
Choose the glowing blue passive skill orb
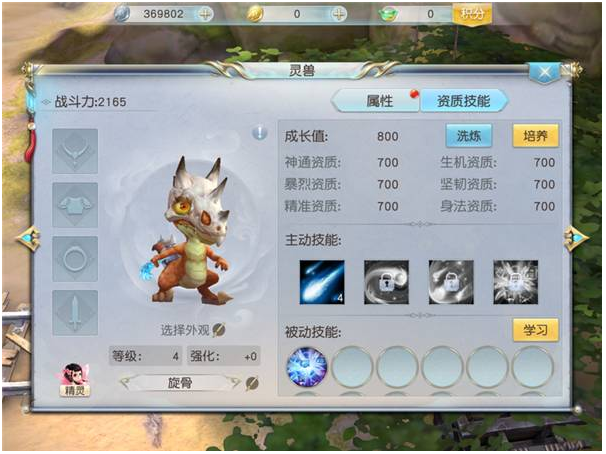click(307, 368)
